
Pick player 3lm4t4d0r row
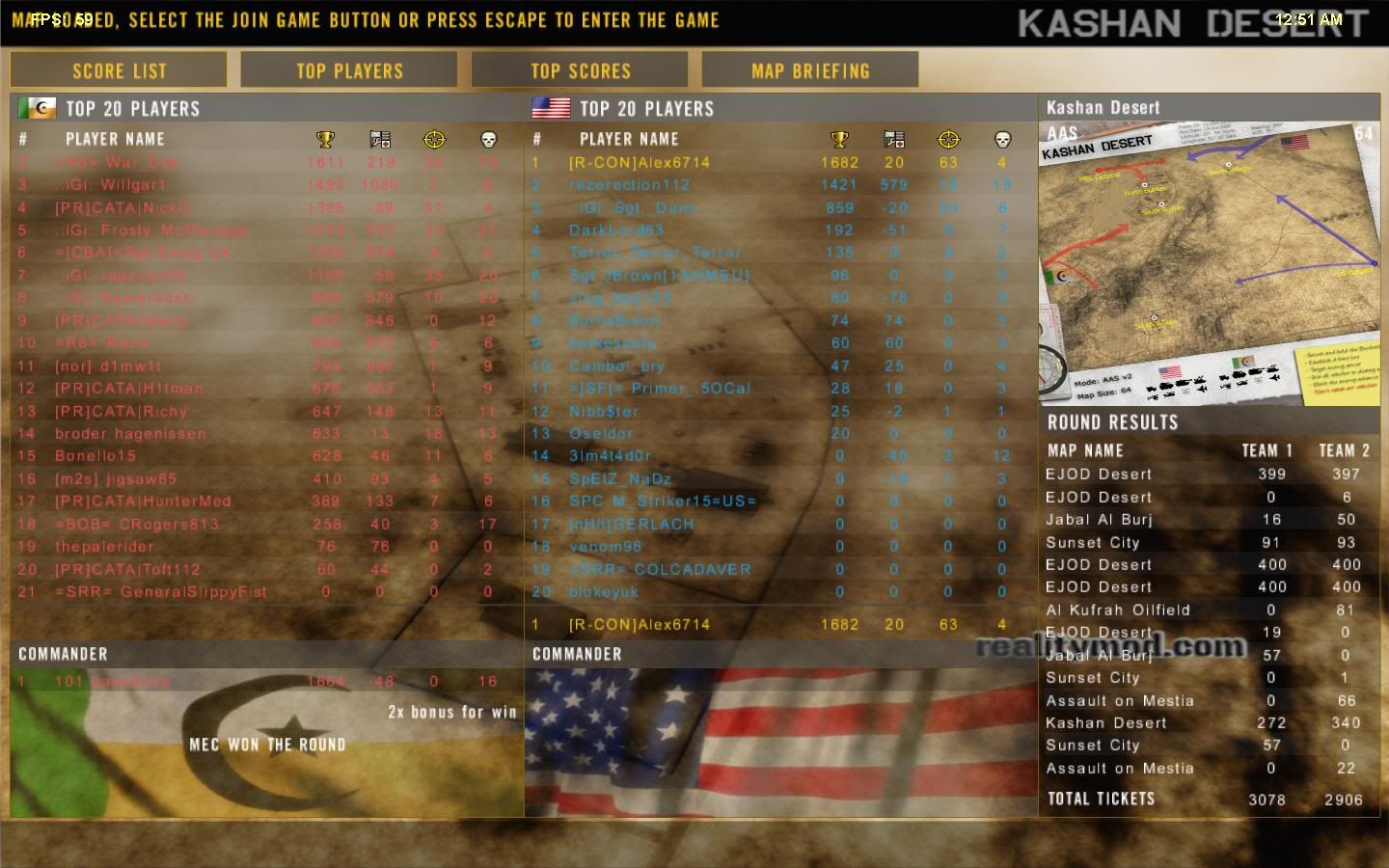[610, 456]
